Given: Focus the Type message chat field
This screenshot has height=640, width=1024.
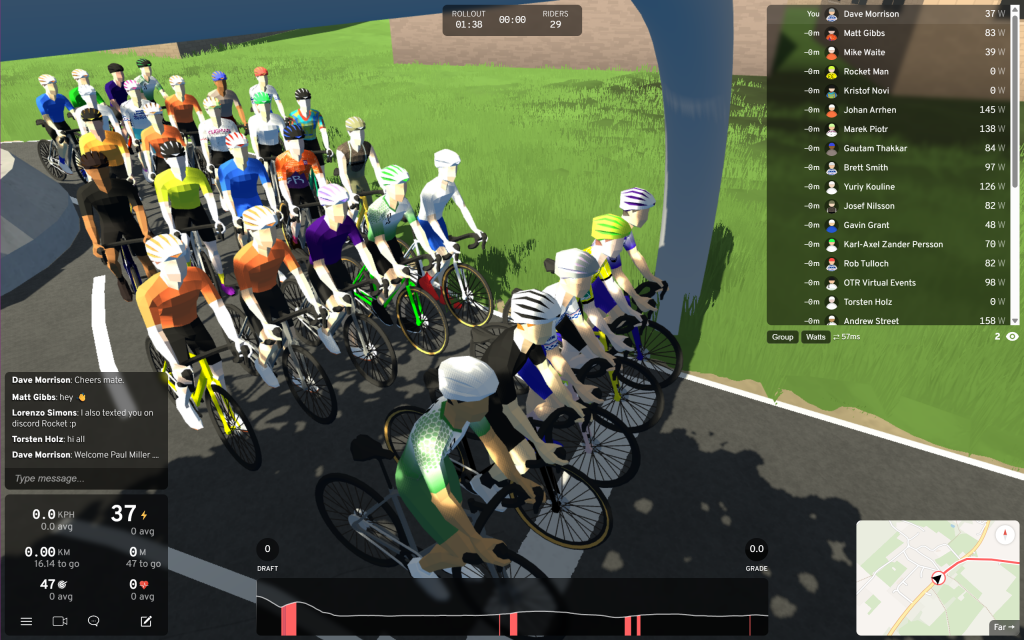Looking at the screenshot, I should pyautogui.click(x=85, y=479).
